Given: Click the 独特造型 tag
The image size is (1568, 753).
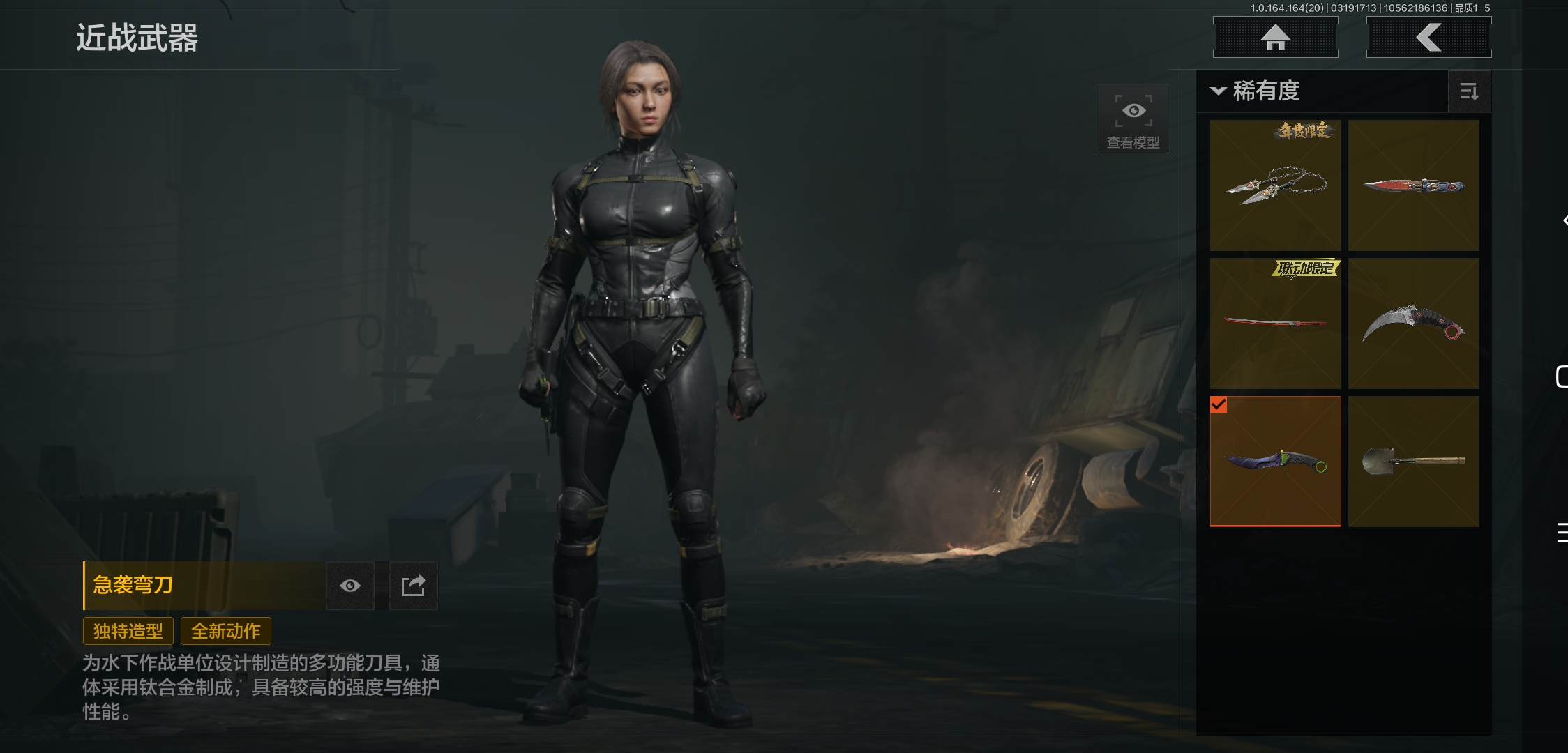Looking at the screenshot, I should 128,631.
